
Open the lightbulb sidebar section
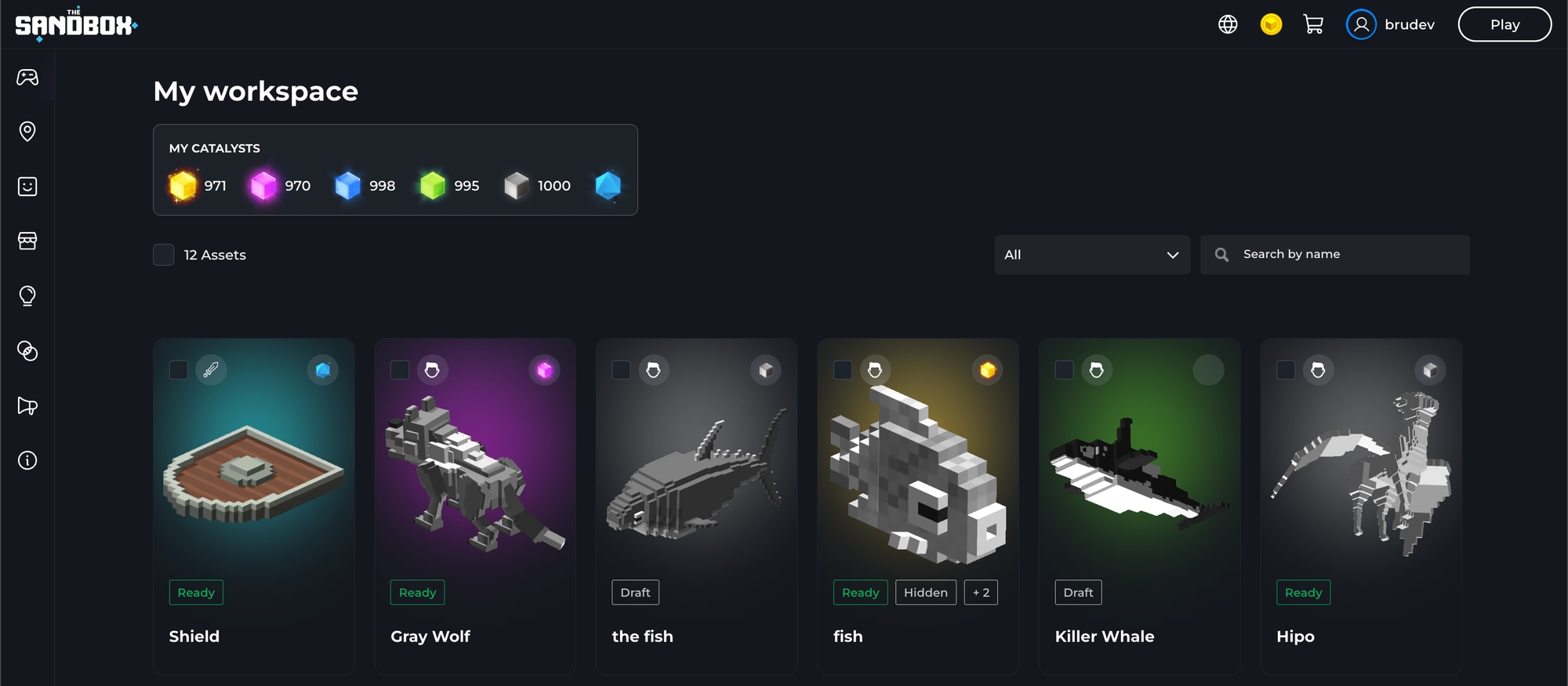[27, 296]
